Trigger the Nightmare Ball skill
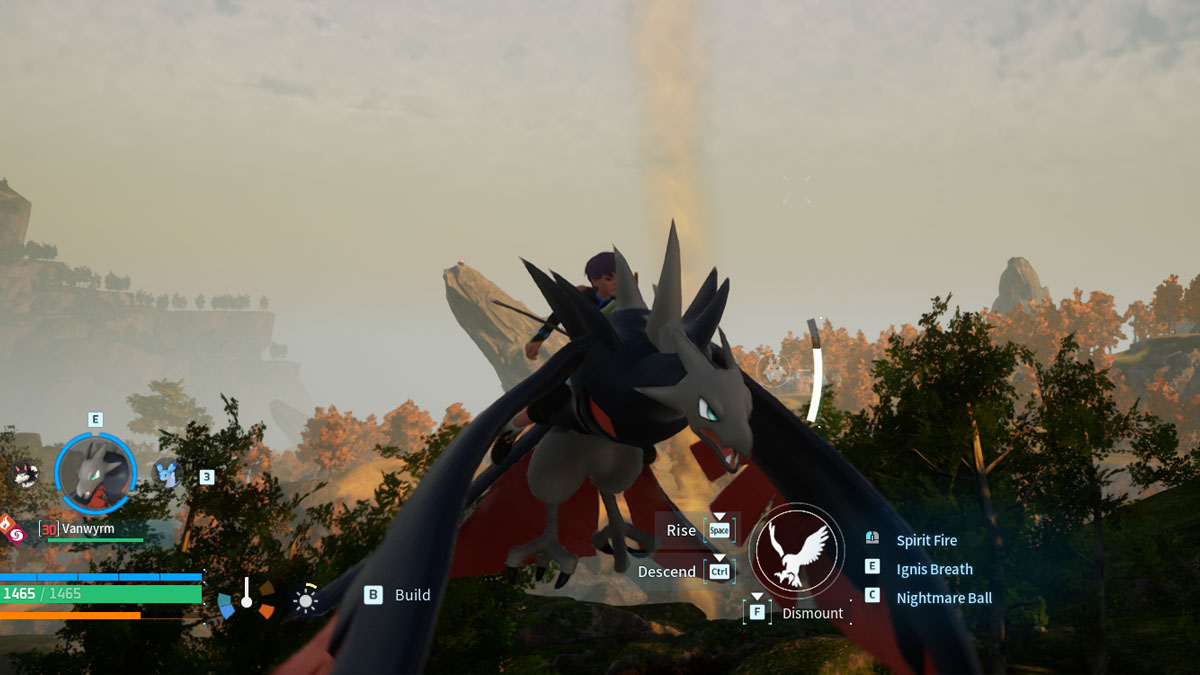The height and width of the screenshot is (675, 1200). [944, 598]
